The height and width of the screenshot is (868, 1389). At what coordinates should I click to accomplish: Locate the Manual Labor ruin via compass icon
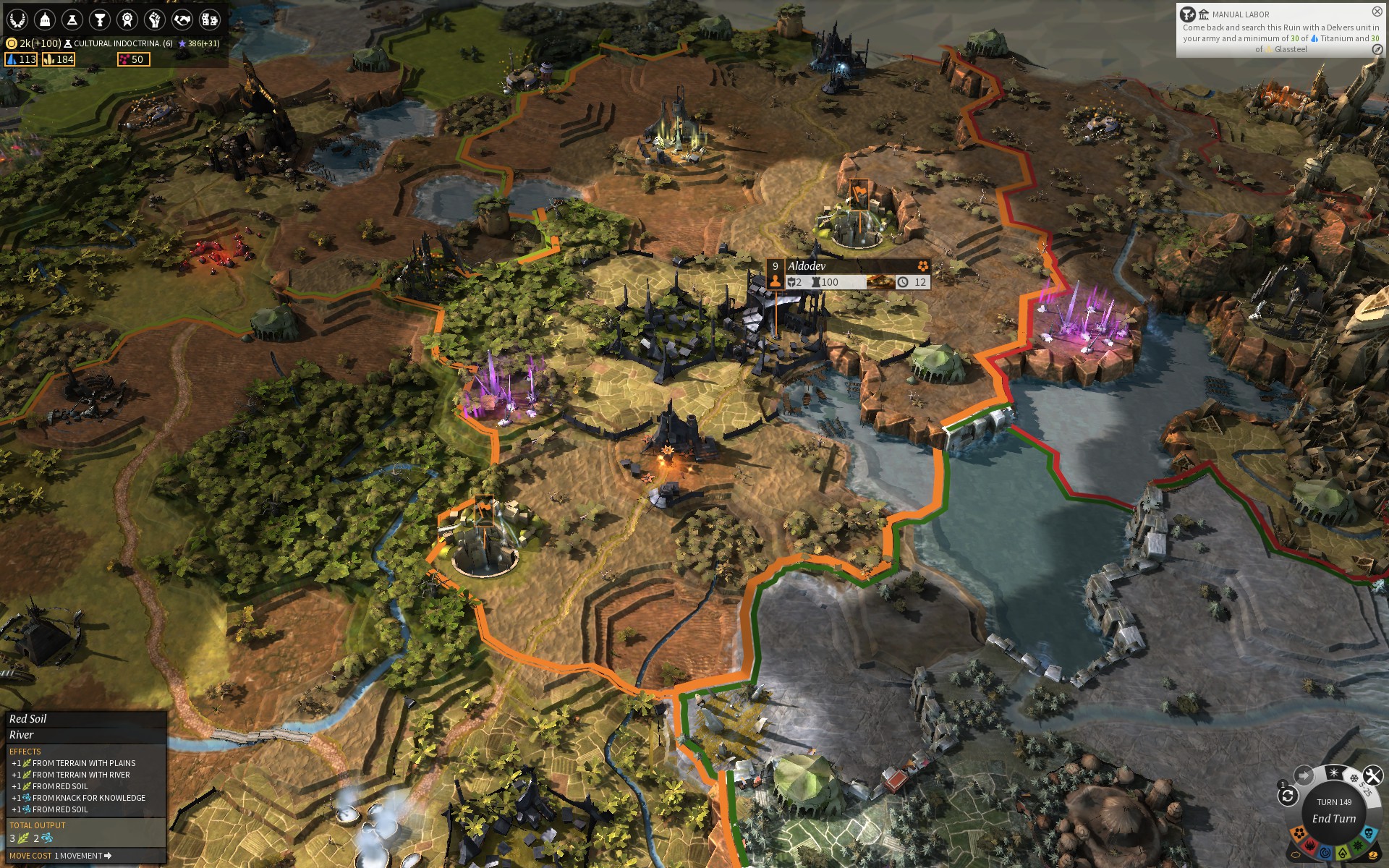pyautogui.click(x=1377, y=49)
